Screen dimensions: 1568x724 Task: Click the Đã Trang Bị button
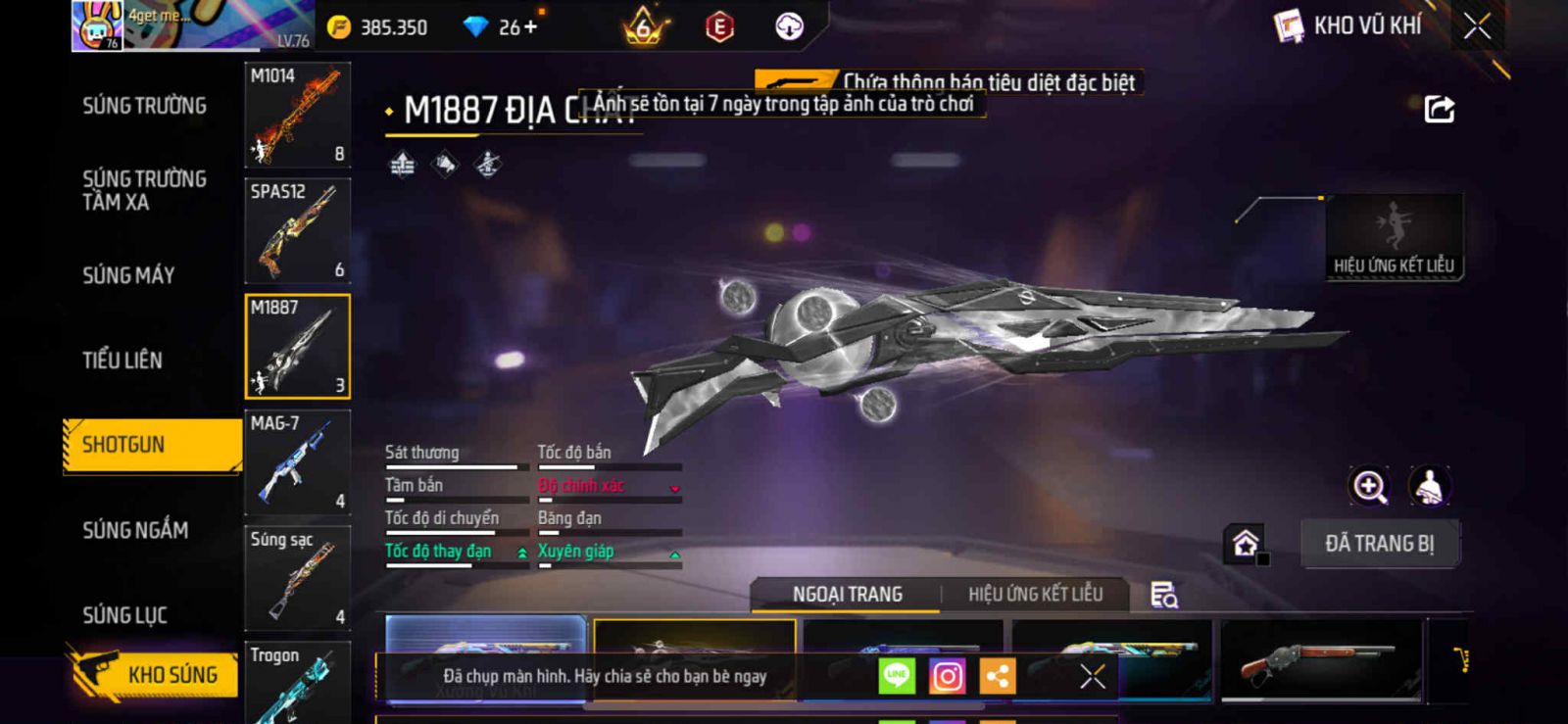click(1379, 544)
